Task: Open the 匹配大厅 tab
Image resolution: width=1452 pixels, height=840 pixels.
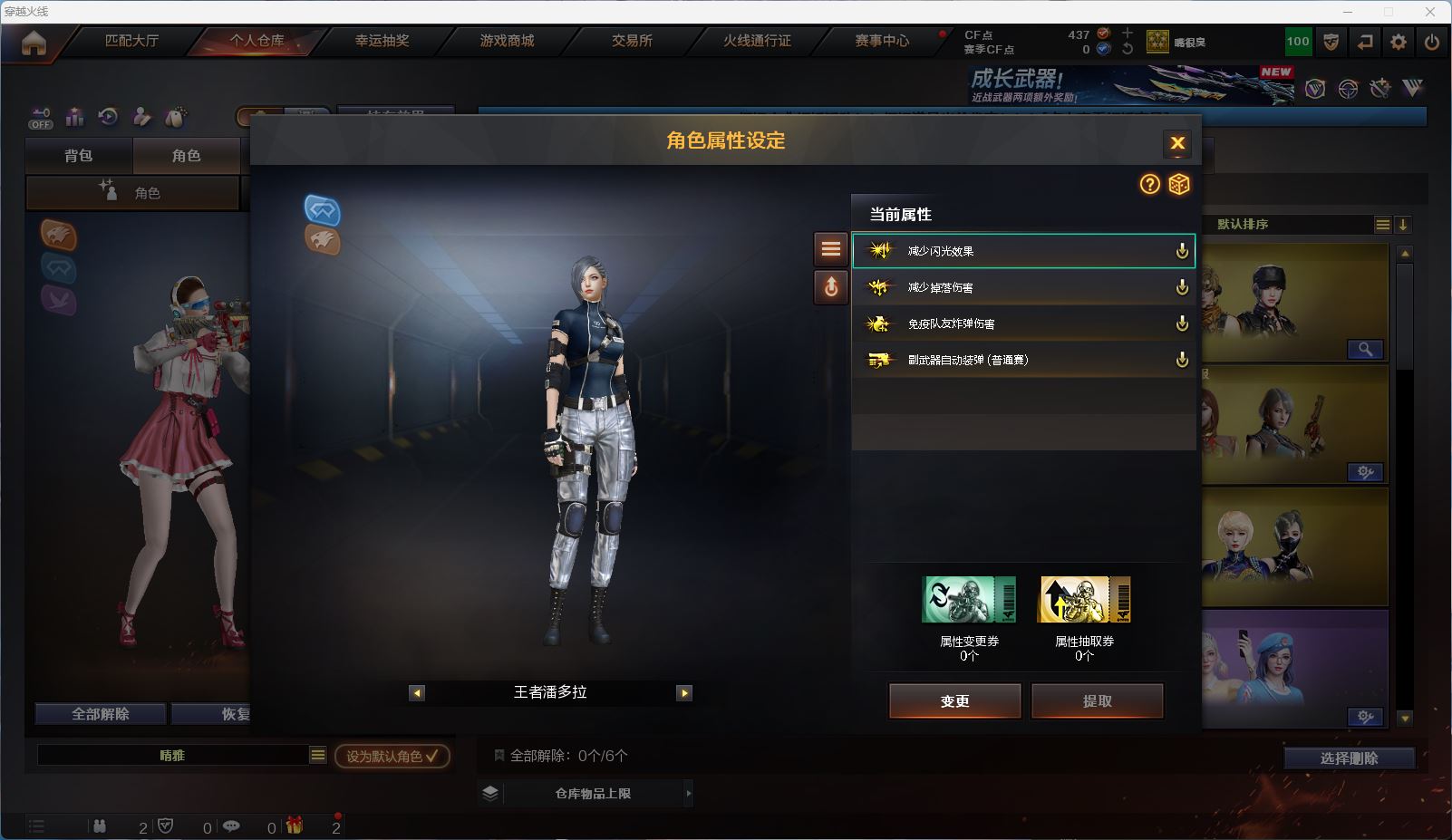Action: point(131,41)
